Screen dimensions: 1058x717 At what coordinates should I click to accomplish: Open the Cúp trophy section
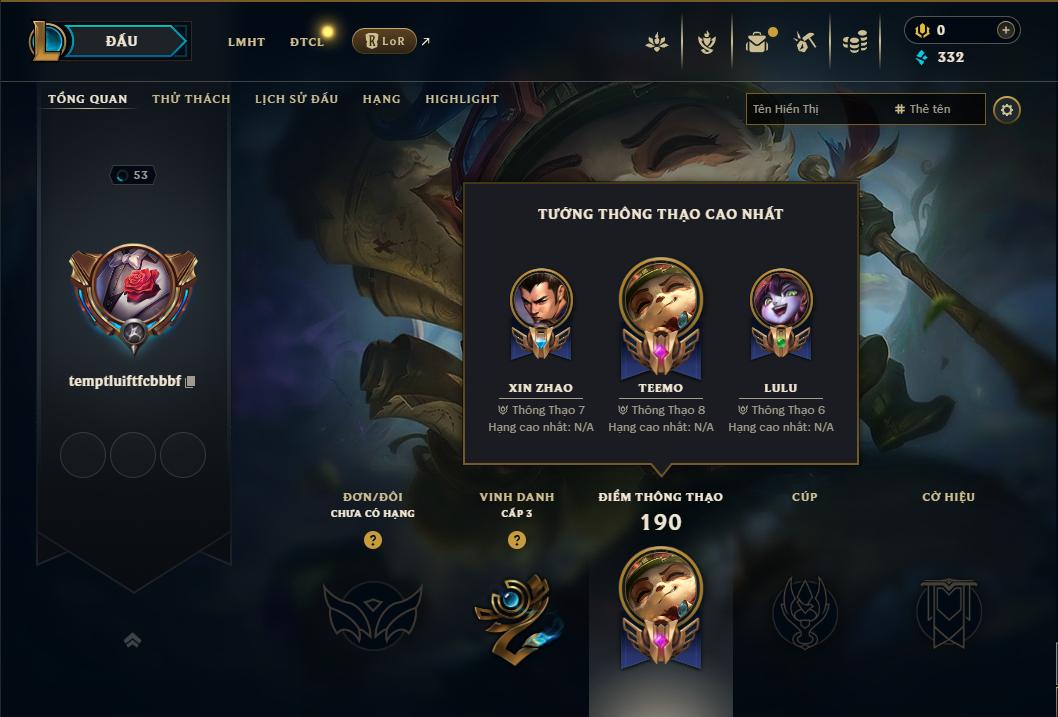(804, 612)
